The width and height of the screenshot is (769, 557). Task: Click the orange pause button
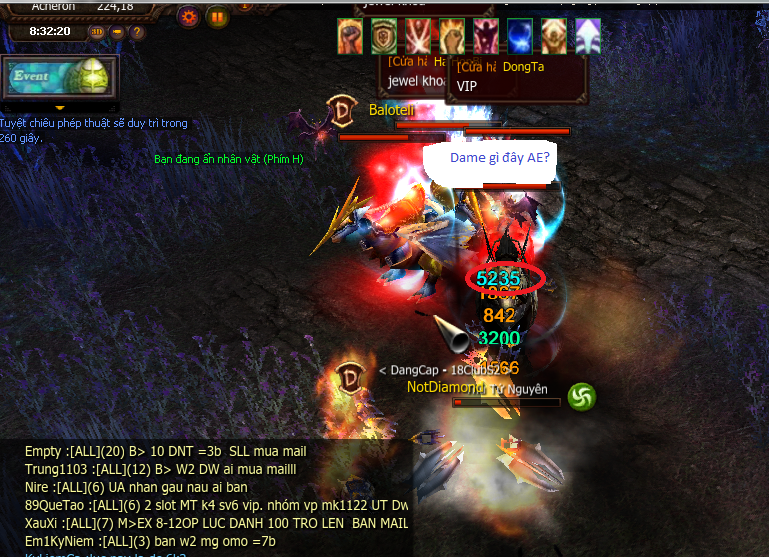click(217, 16)
